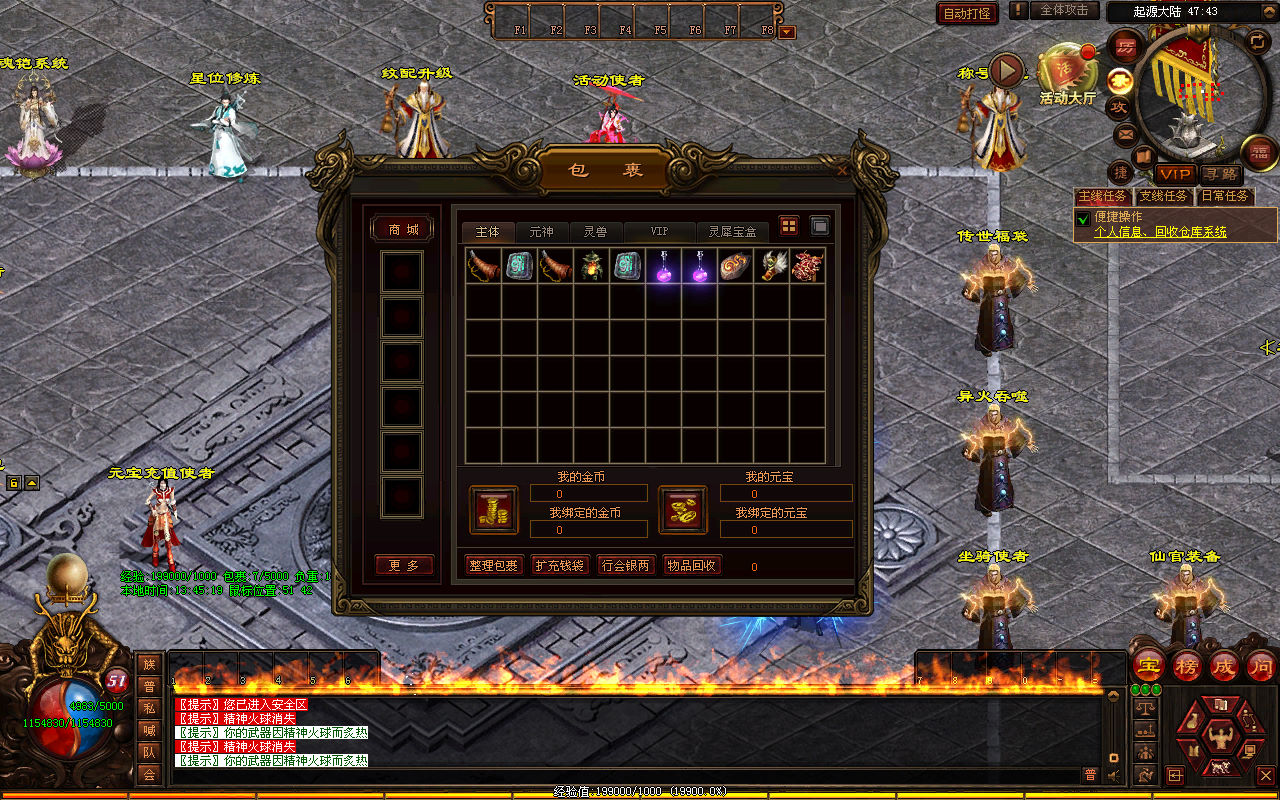Open the mail envelope icon by the minimap
This screenshot has width=1280, height=800.
[x=1126, y=134]
